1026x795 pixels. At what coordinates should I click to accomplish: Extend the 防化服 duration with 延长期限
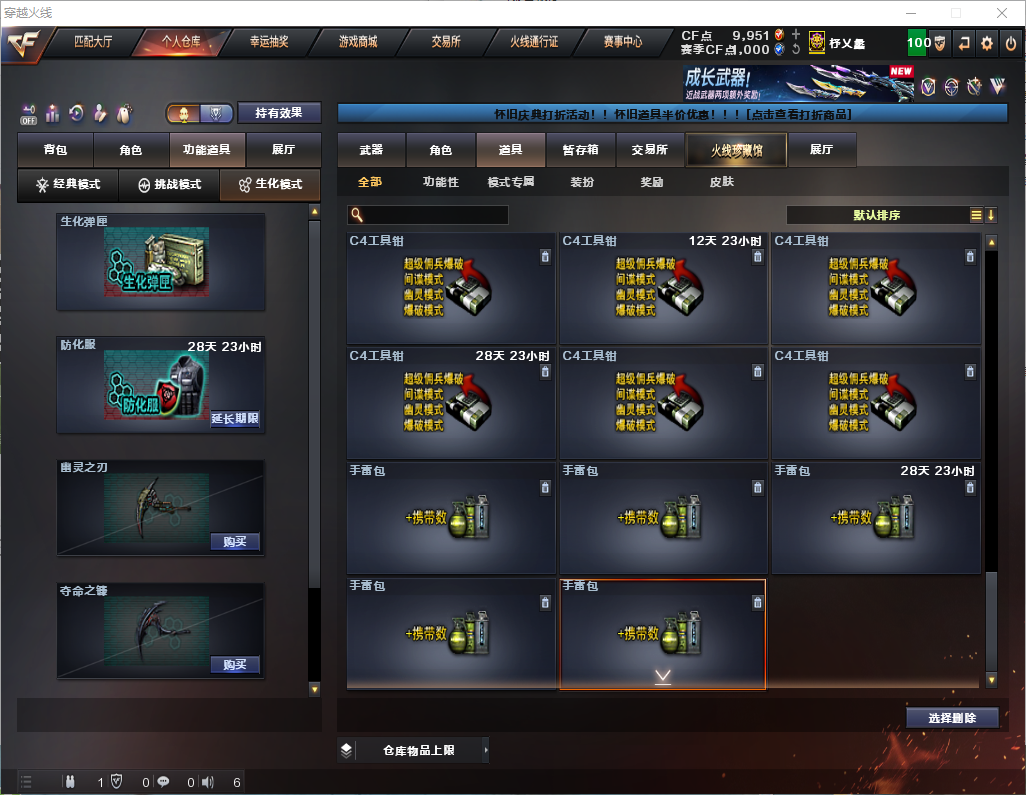click(235, 419)
